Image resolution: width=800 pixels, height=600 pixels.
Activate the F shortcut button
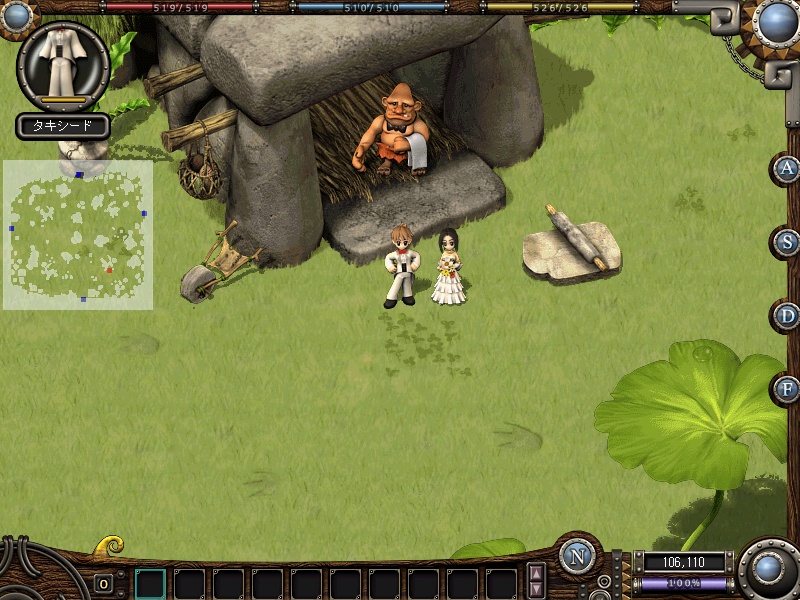coord(788,389)
